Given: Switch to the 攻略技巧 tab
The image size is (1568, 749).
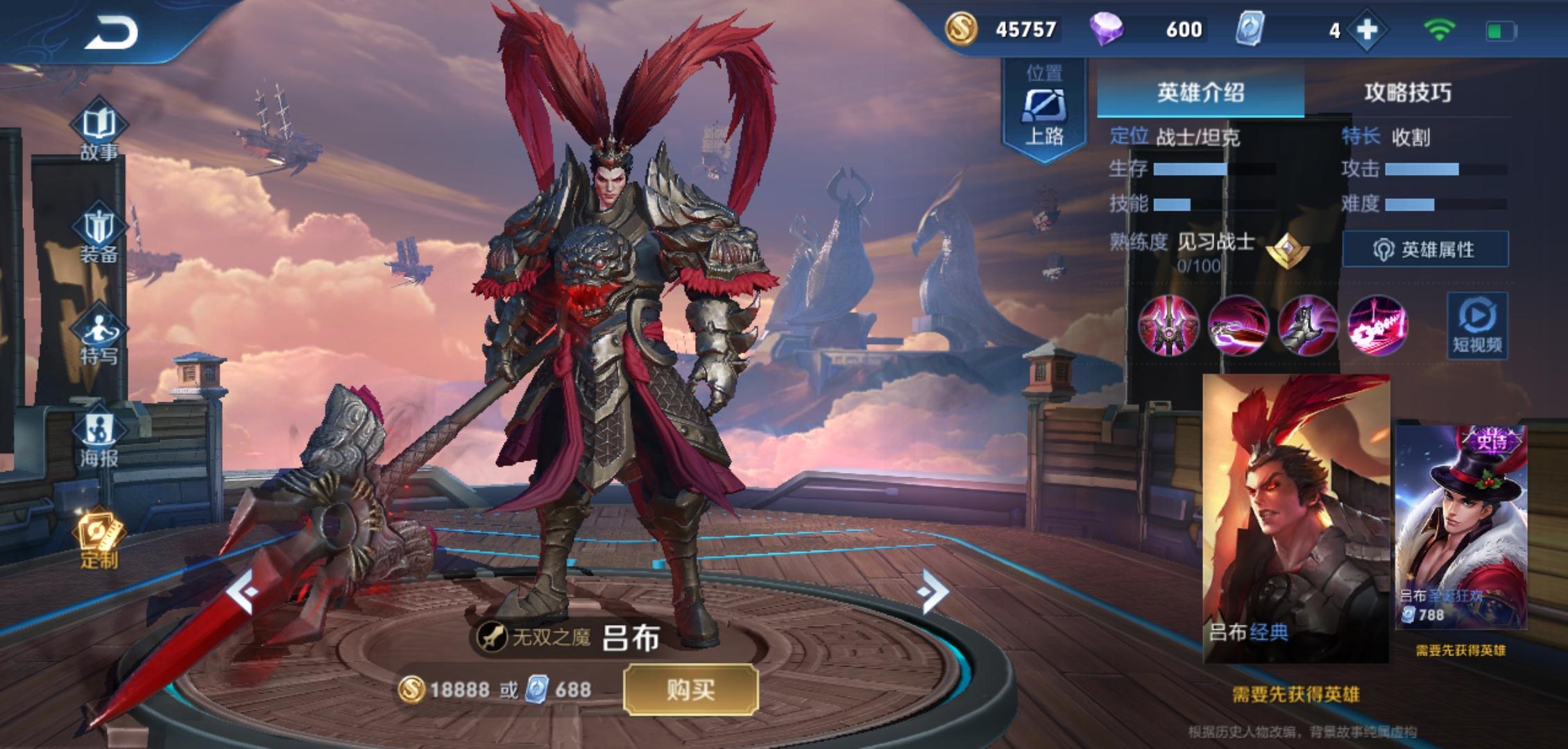Looking at the screenshot, I should coord(1407,92).
